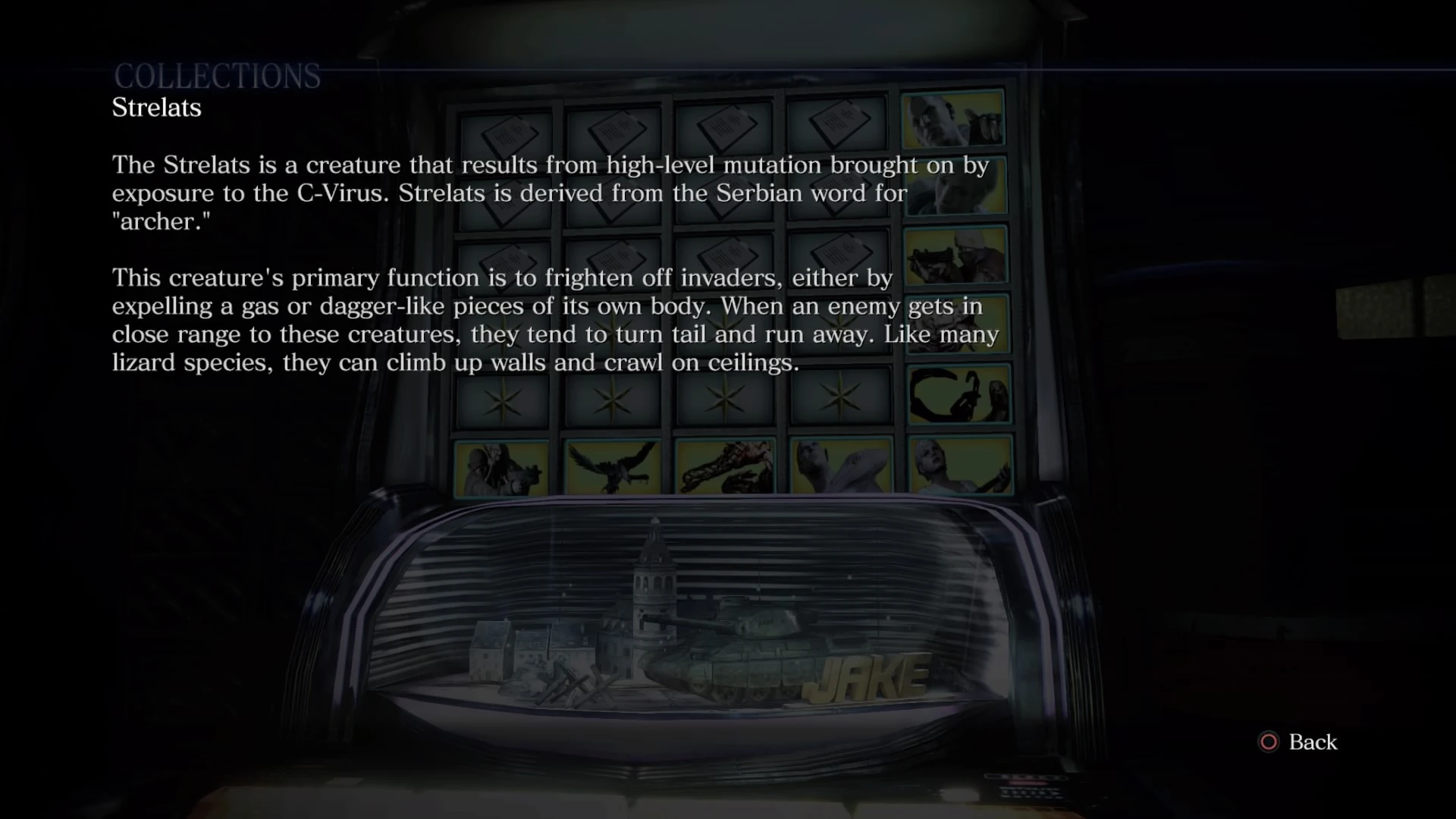Select the zombie crow figurine icon
This screenshot has width=1456, height=819.
tap(613, 466)
